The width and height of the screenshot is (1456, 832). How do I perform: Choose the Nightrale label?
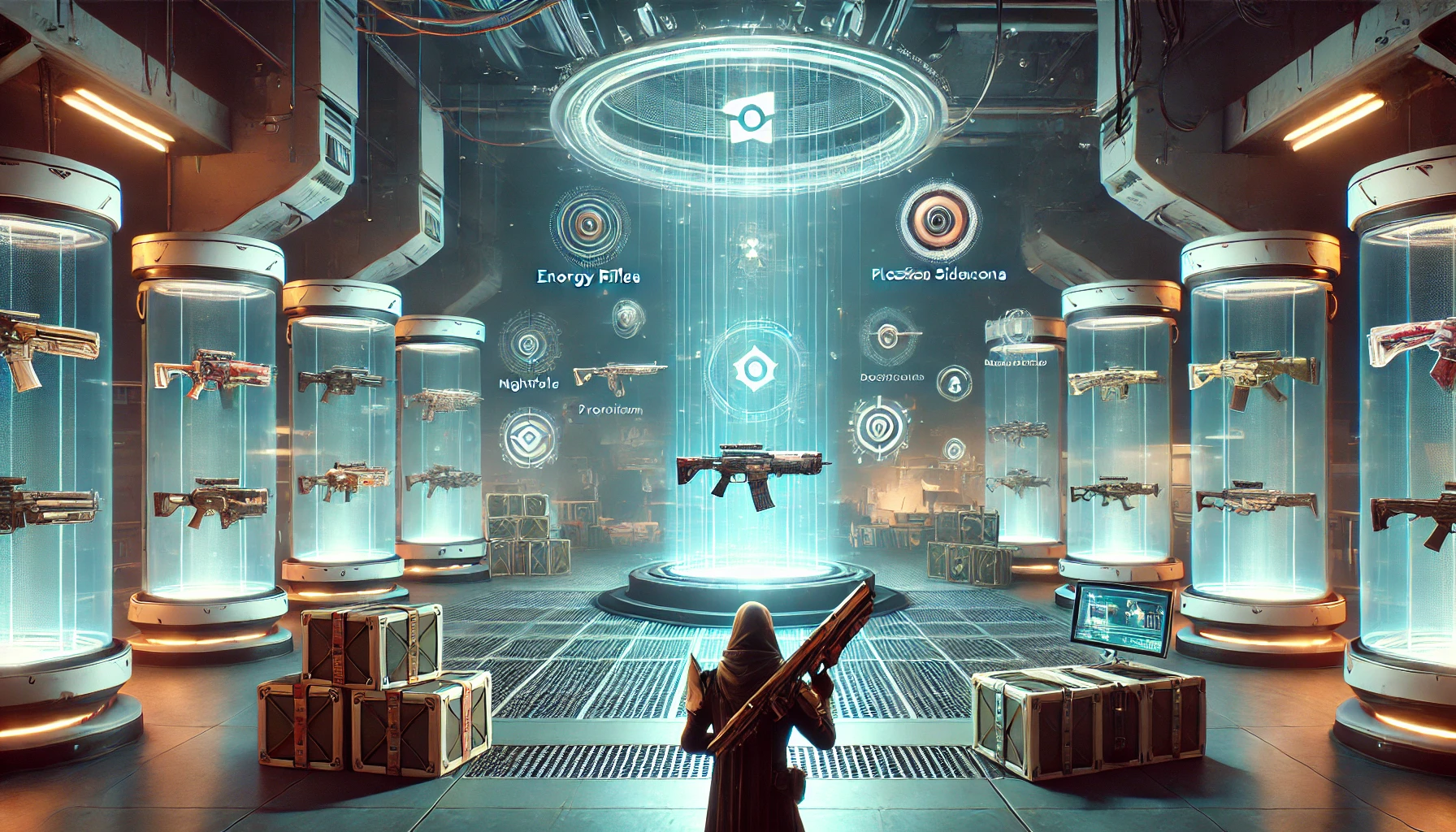[528, 383]
